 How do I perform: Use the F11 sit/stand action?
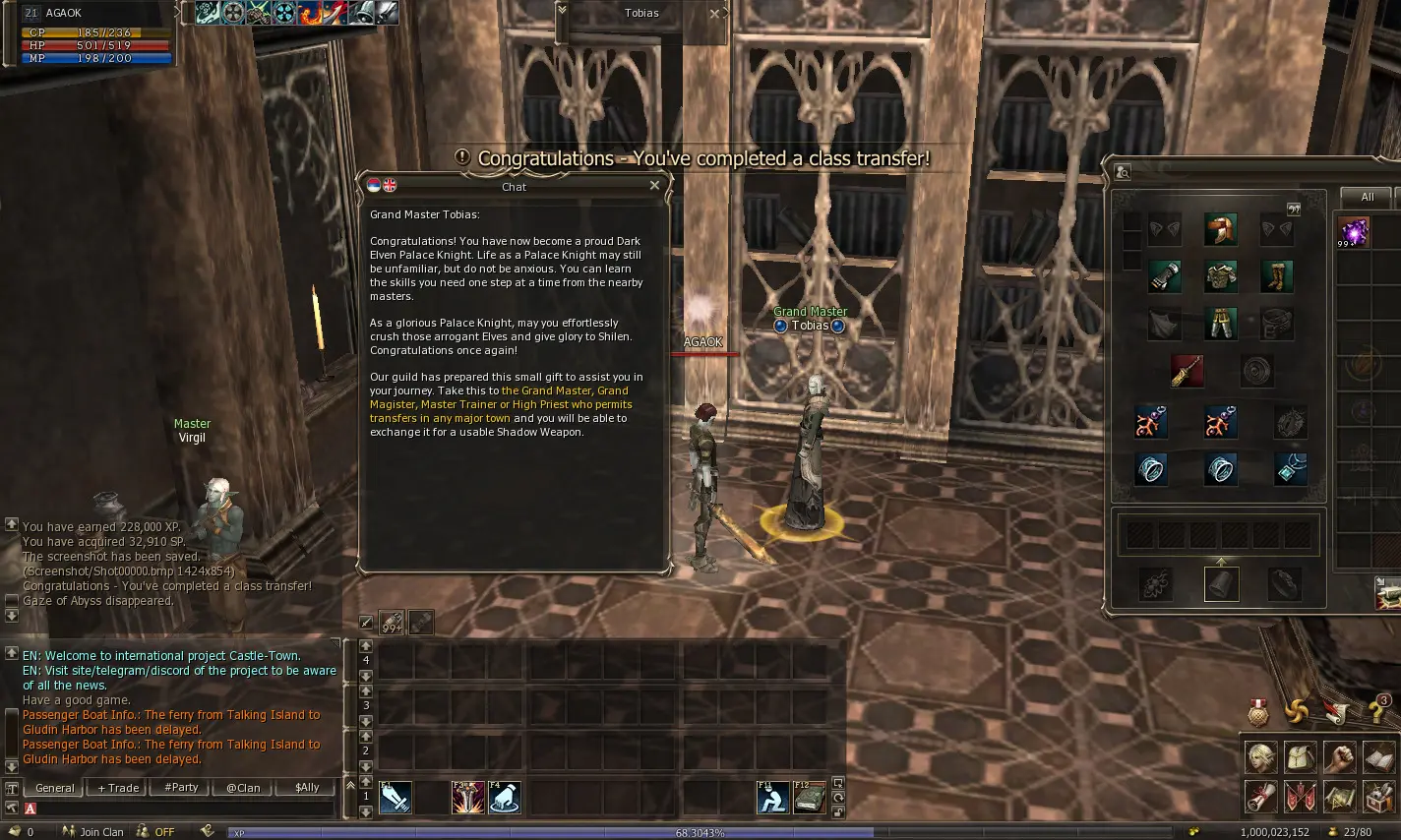[x=772, y=797]
